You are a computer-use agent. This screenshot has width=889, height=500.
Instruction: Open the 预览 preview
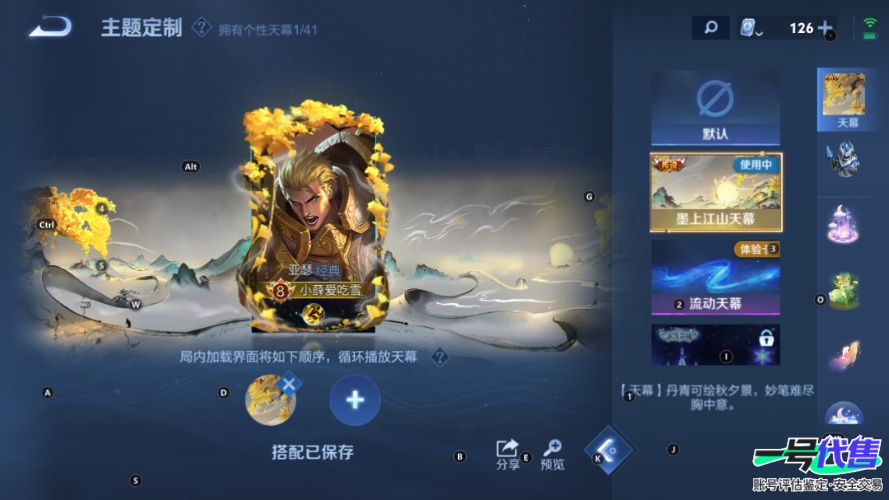click(x=552, y=453)
